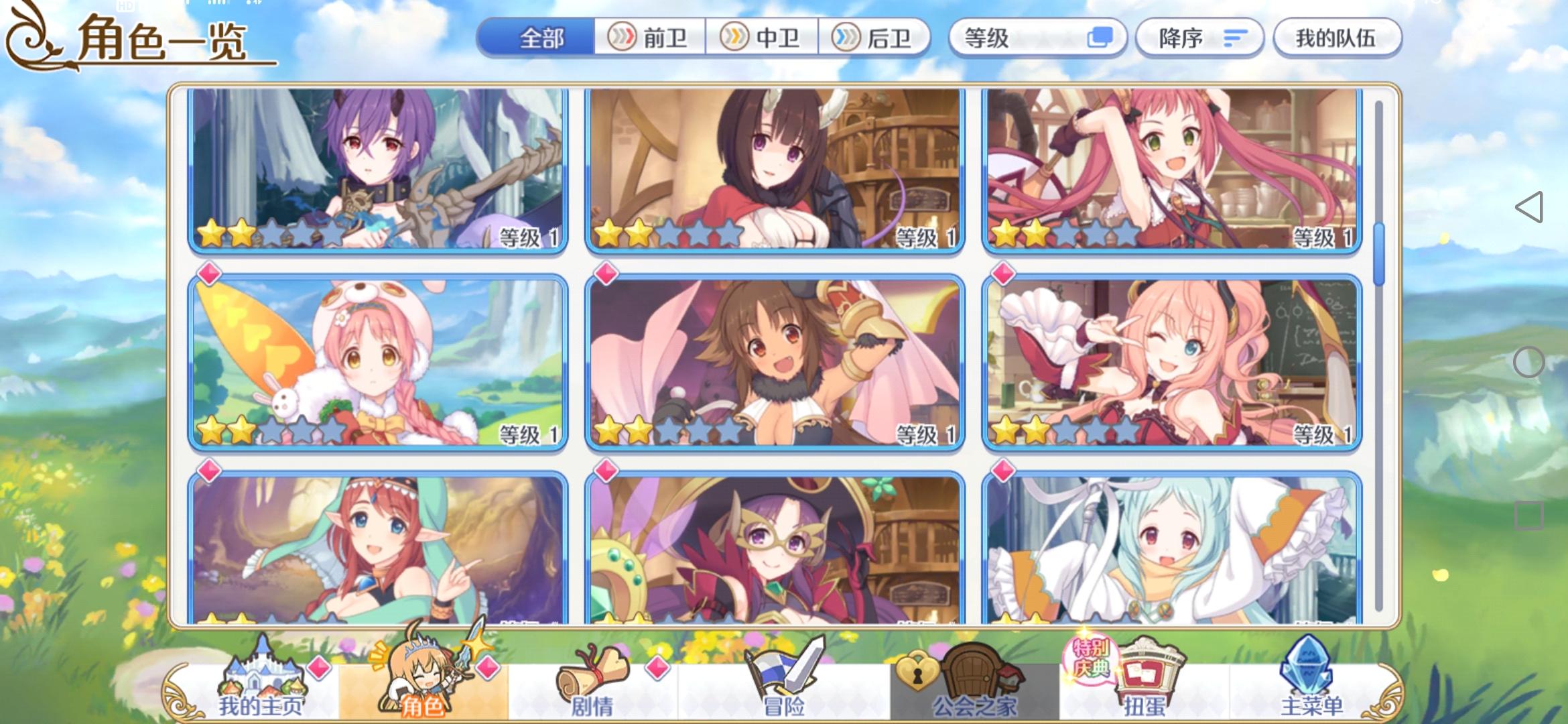1568x724 pixels.
Task: Switch to the 中卫 midguard tab
Action: pyautogui.click(x=764, y=38)
